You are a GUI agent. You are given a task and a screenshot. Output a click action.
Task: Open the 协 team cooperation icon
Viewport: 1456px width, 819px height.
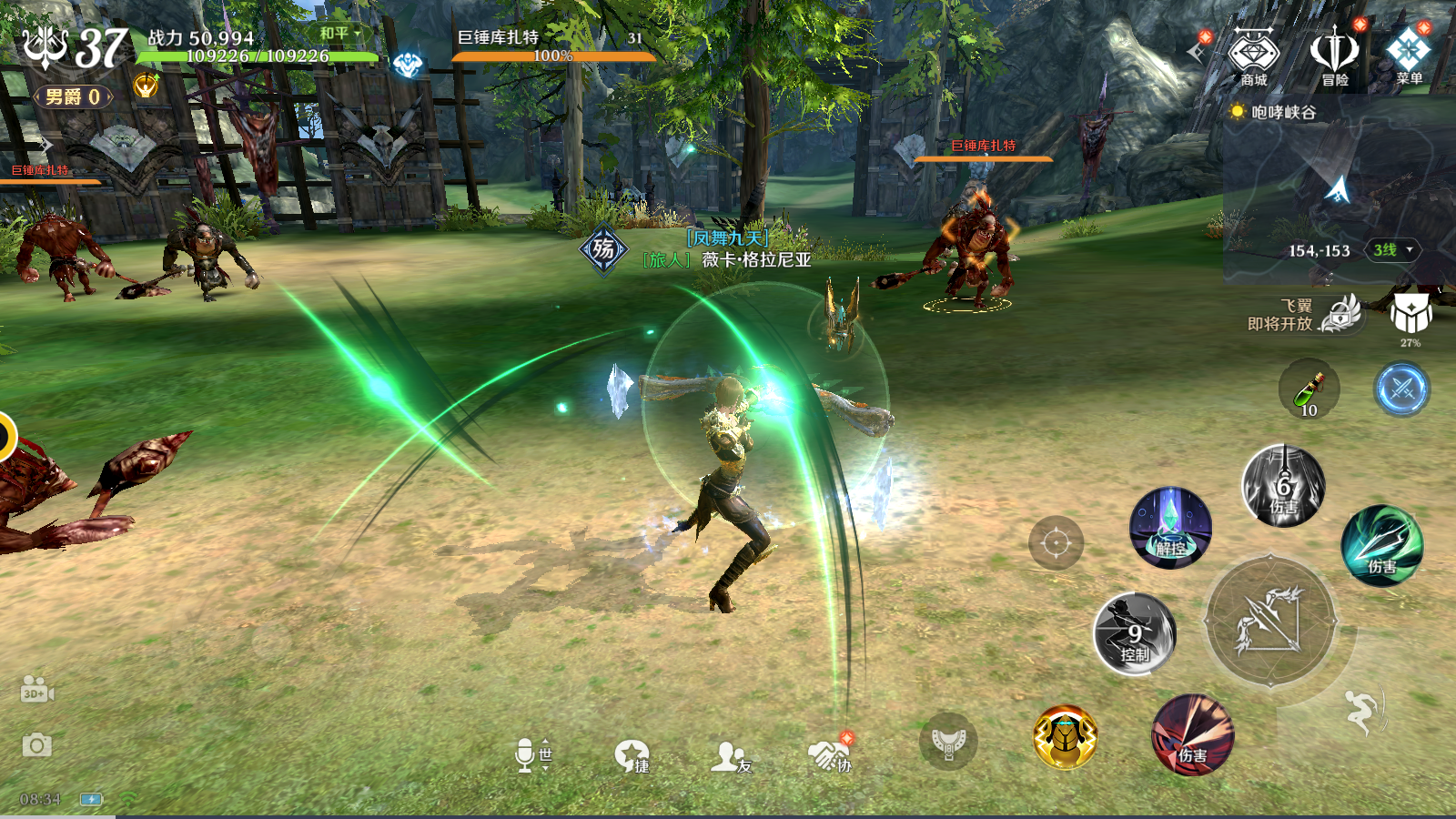click(x=830, y=755)
